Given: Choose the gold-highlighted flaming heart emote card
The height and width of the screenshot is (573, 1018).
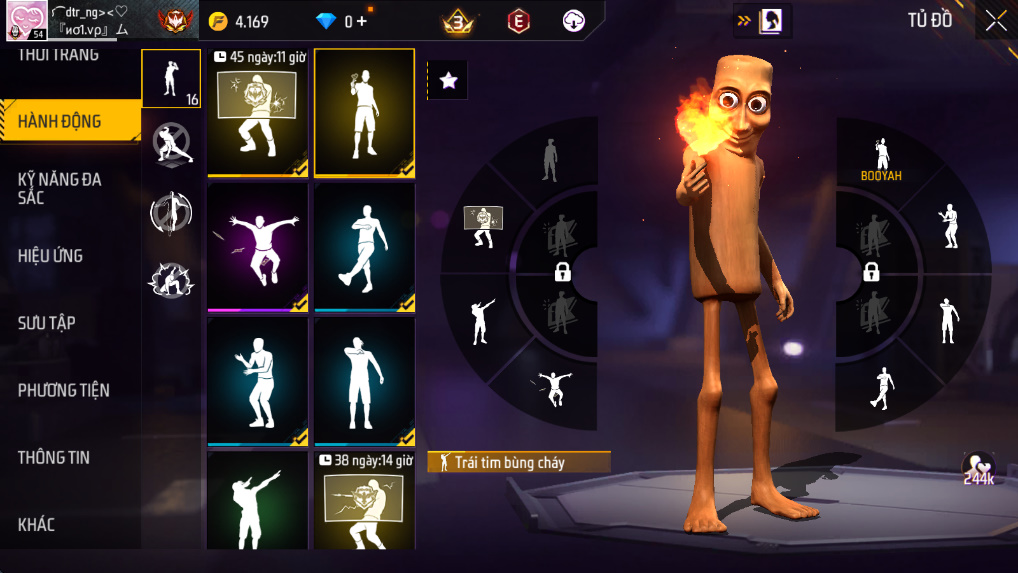Looking at the screenshot, I should pyautogui.click(x=364, y=113).
